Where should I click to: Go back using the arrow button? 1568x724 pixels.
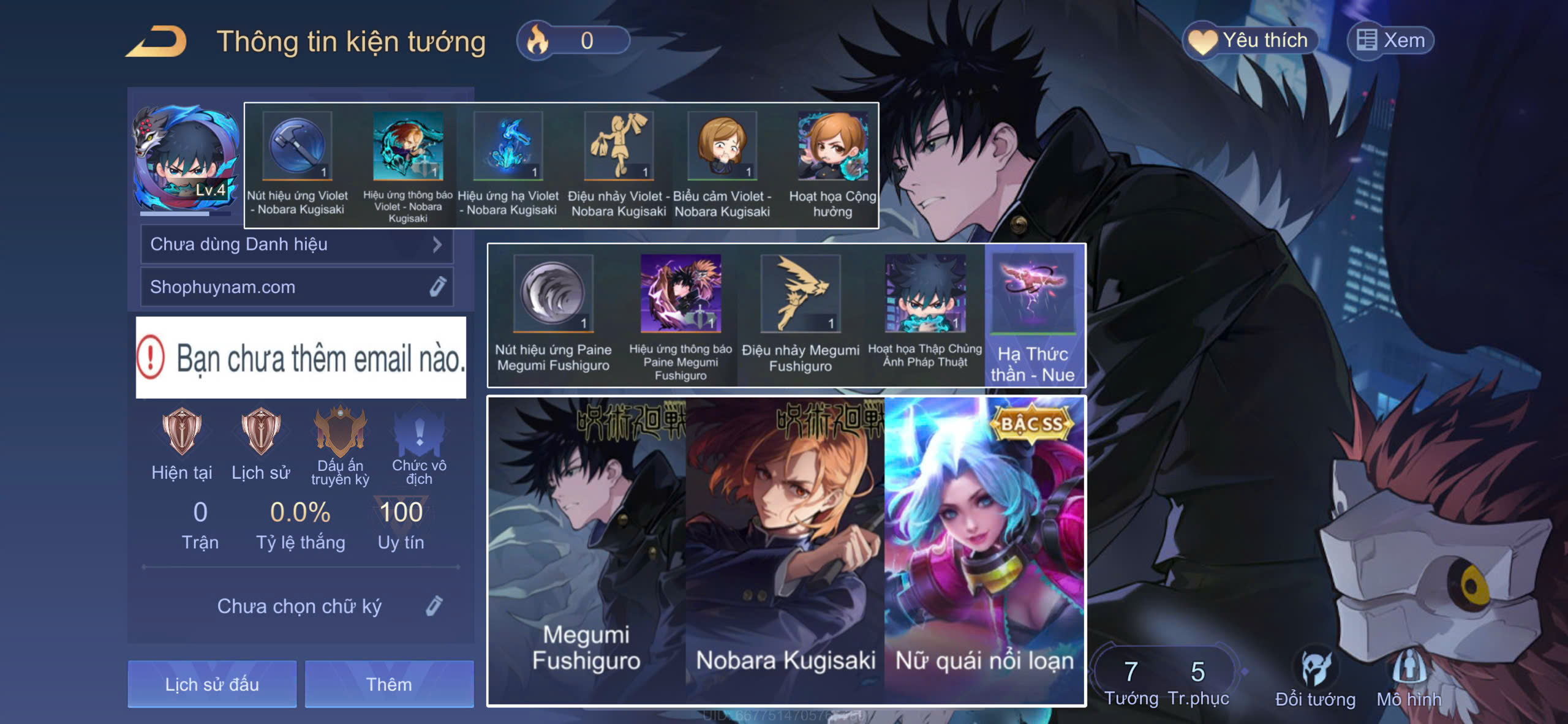157,42
